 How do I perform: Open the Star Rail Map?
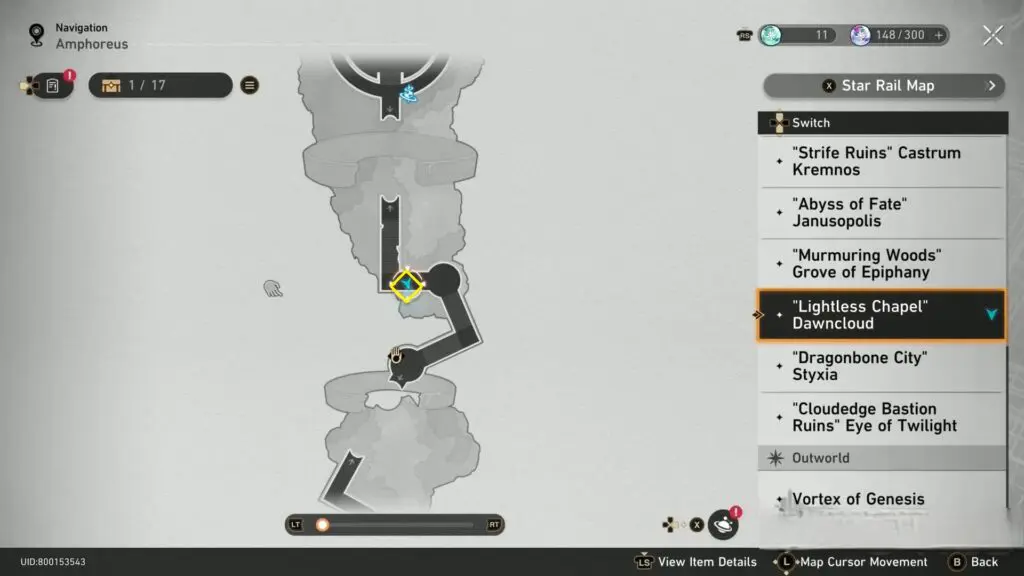[885, 86]
